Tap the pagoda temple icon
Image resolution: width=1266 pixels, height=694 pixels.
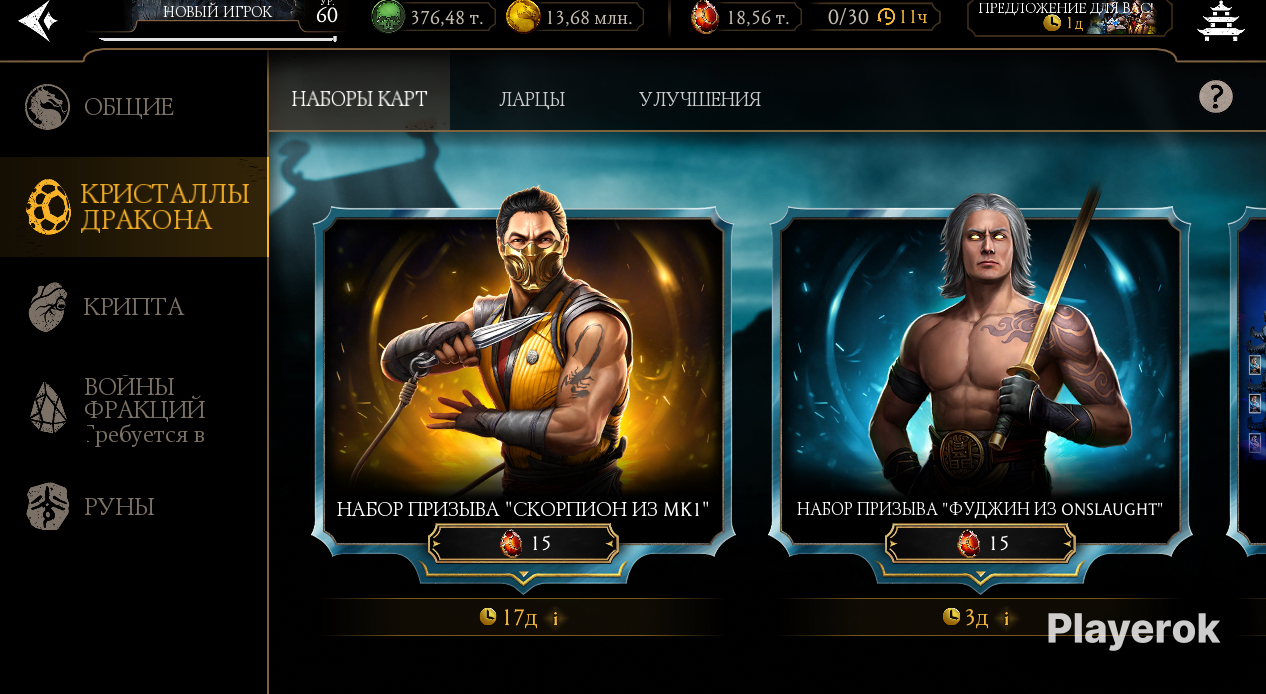[1220, 20]
